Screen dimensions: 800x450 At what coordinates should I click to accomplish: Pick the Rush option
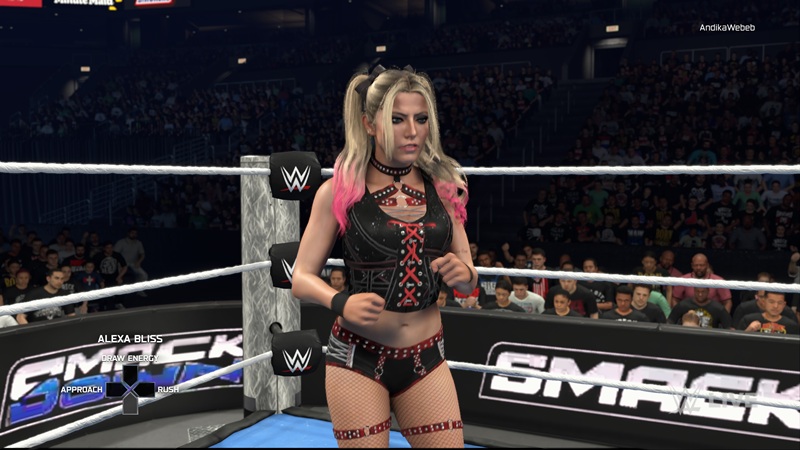pyautogui.click(x=168, y=388)
